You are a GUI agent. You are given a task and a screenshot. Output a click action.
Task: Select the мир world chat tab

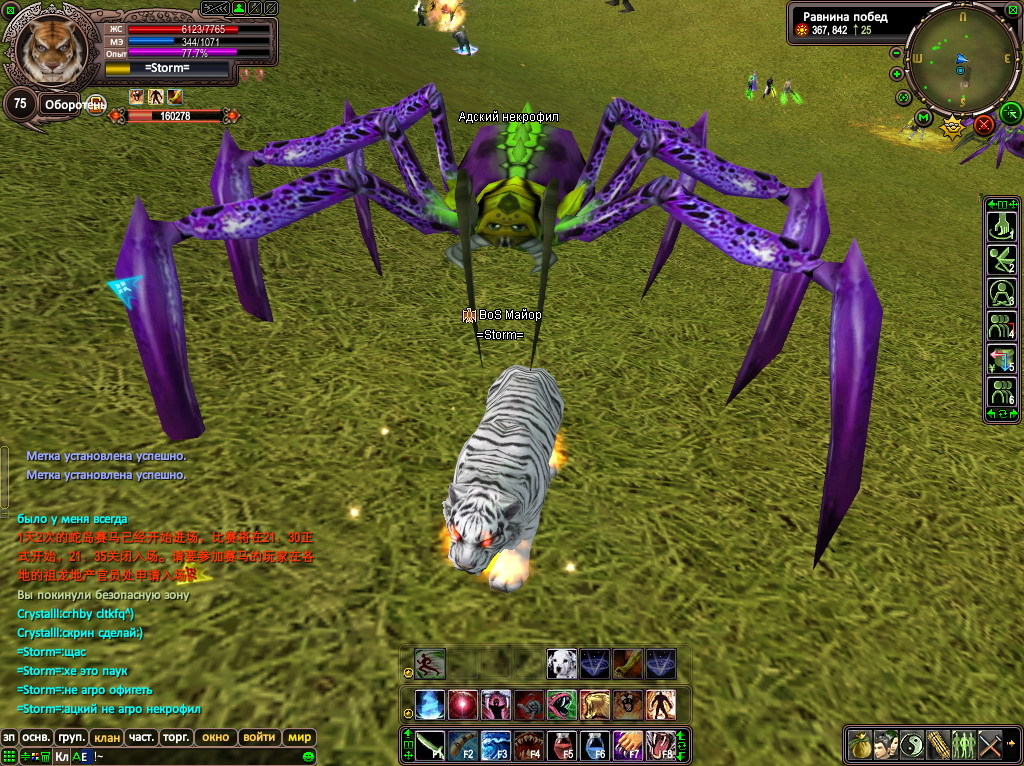[300, 737]
